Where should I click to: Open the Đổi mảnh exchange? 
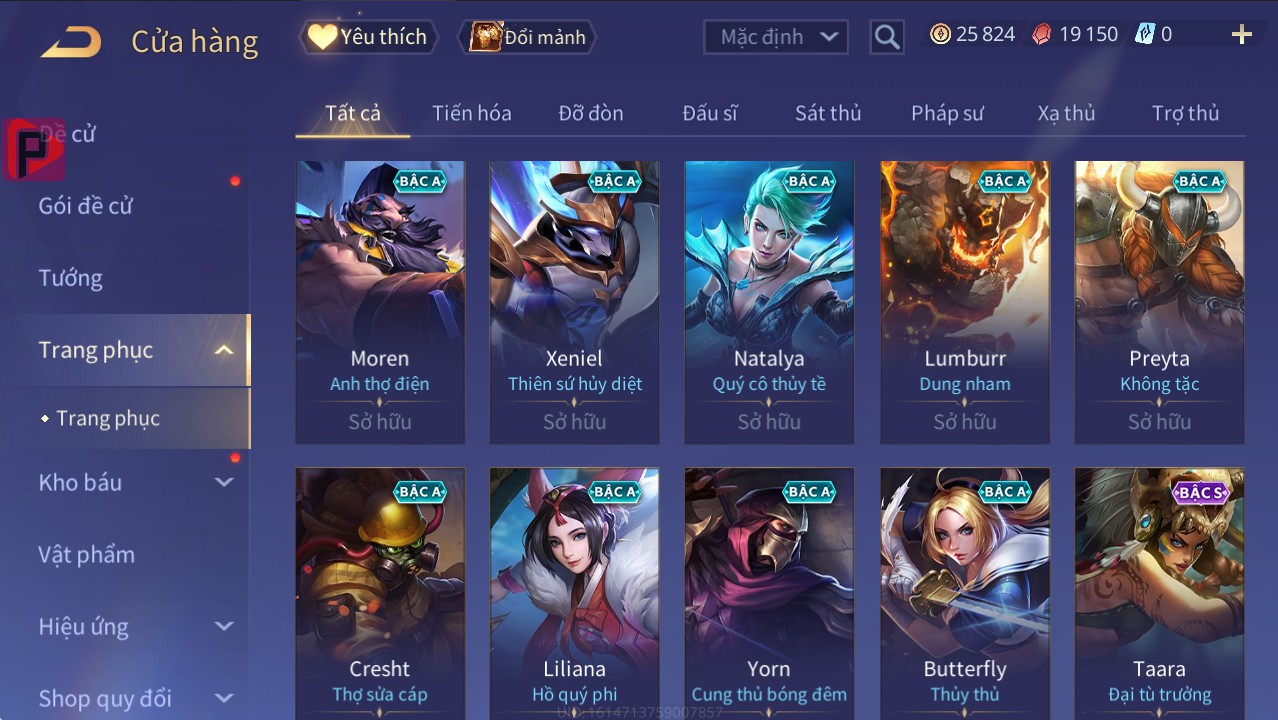tap(528, 37)
